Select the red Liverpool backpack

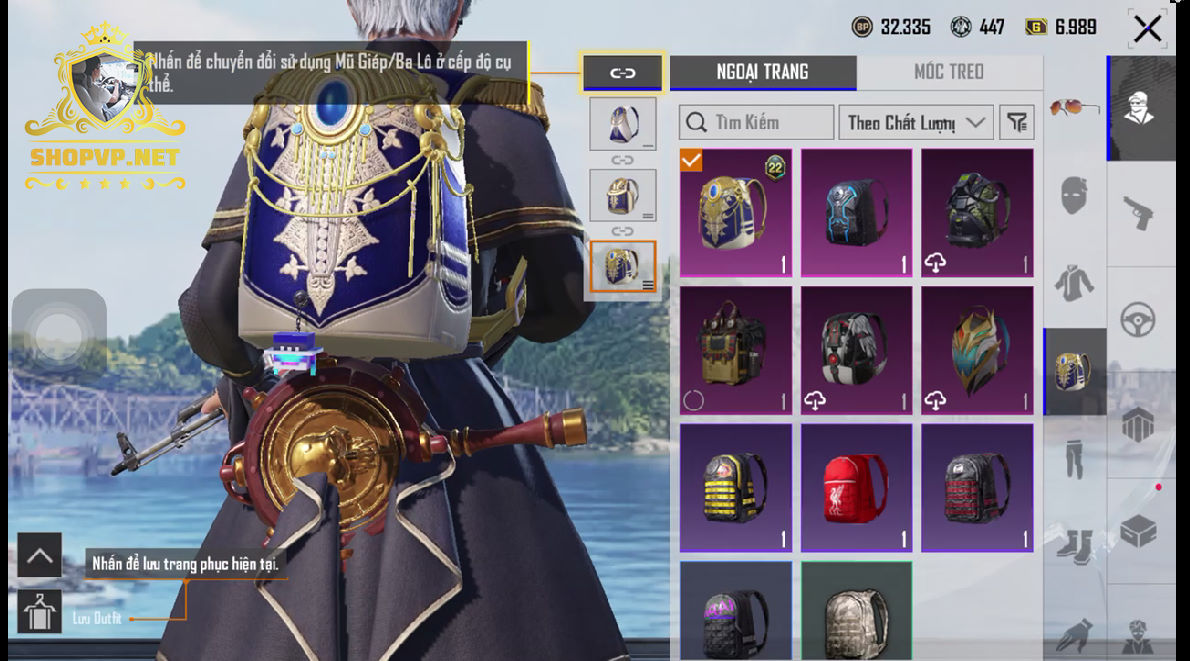tap(856, 489)
